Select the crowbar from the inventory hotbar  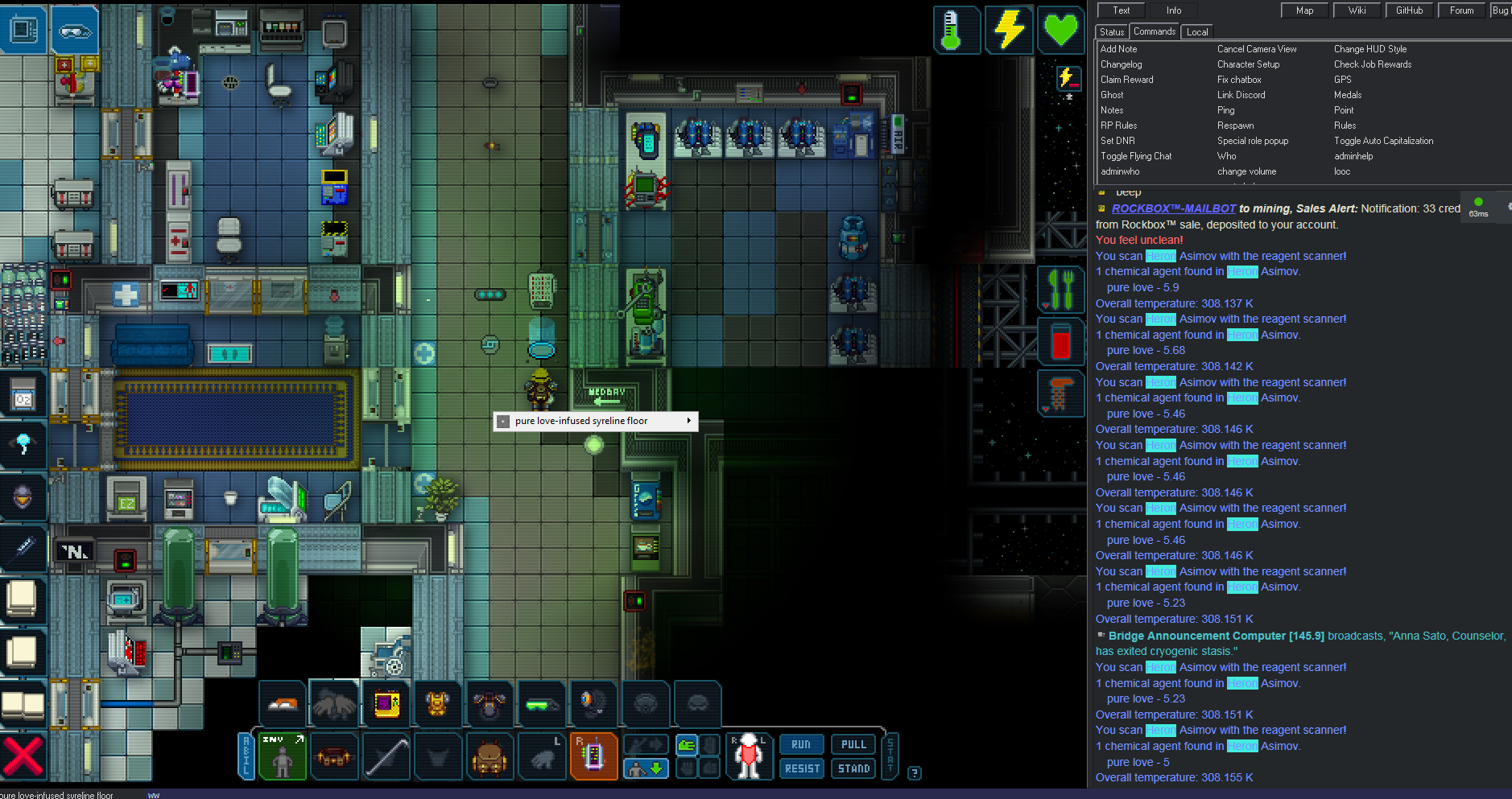[x=386, y=756]
